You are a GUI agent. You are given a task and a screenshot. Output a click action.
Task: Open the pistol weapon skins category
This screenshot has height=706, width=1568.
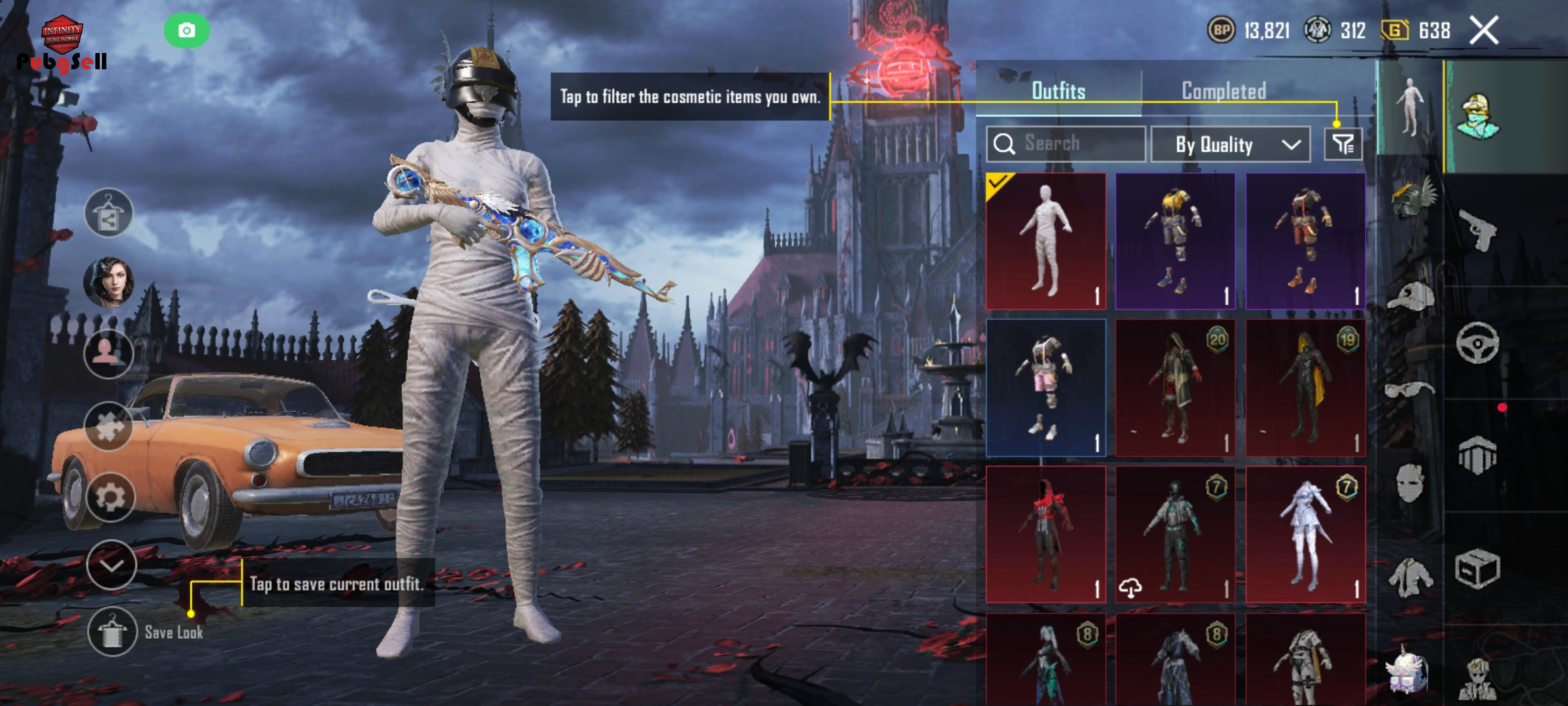click(1478, 229)
